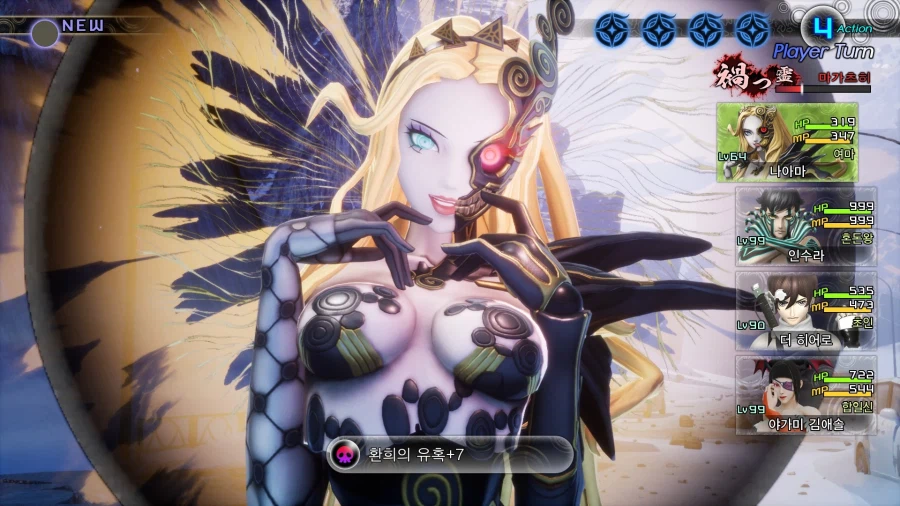Pick the 야가미 party member panel

click(x=806, y=395)
